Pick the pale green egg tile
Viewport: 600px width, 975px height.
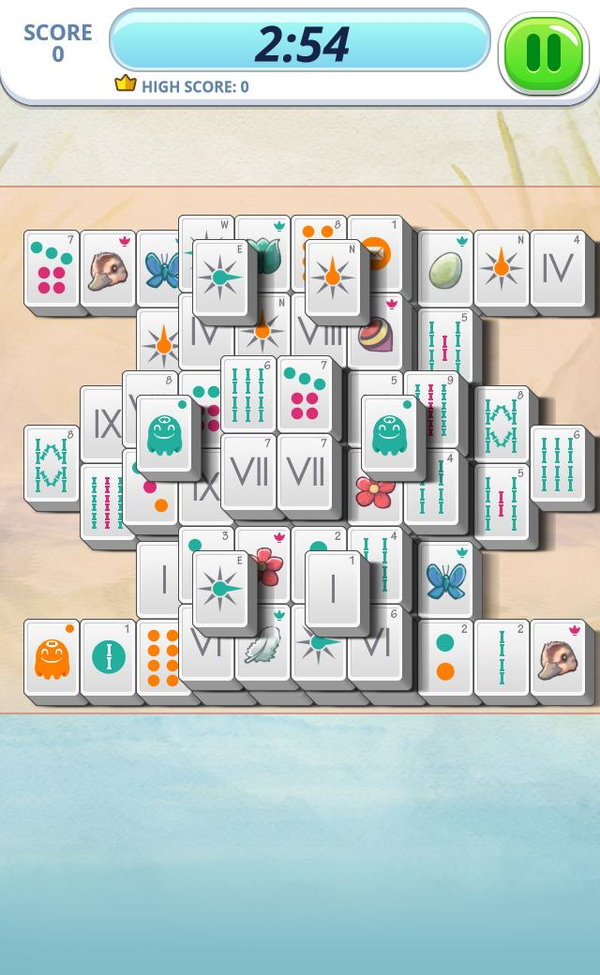point(445,269)
